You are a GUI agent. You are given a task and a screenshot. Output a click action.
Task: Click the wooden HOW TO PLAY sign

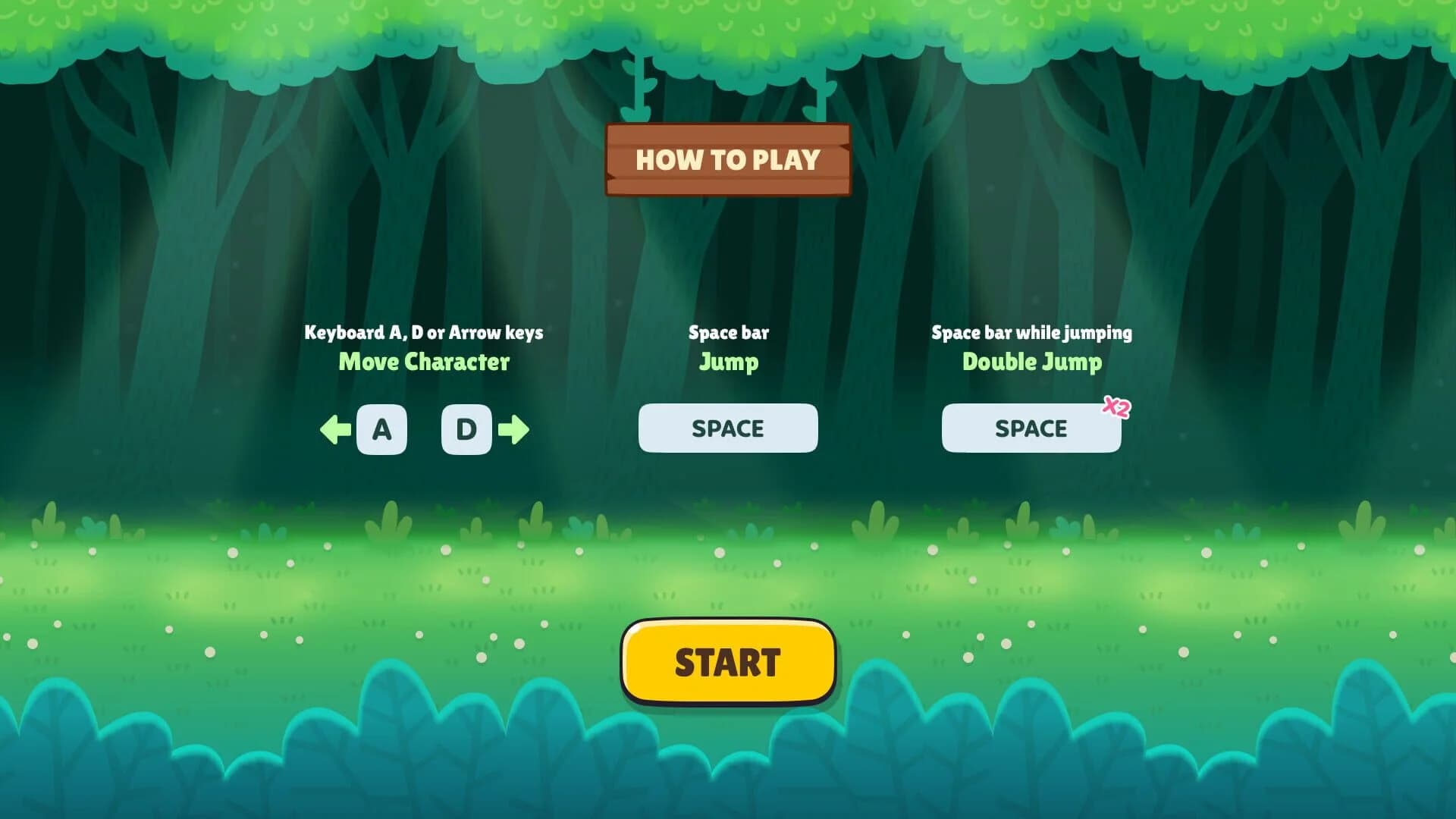(x=727, y=160)
